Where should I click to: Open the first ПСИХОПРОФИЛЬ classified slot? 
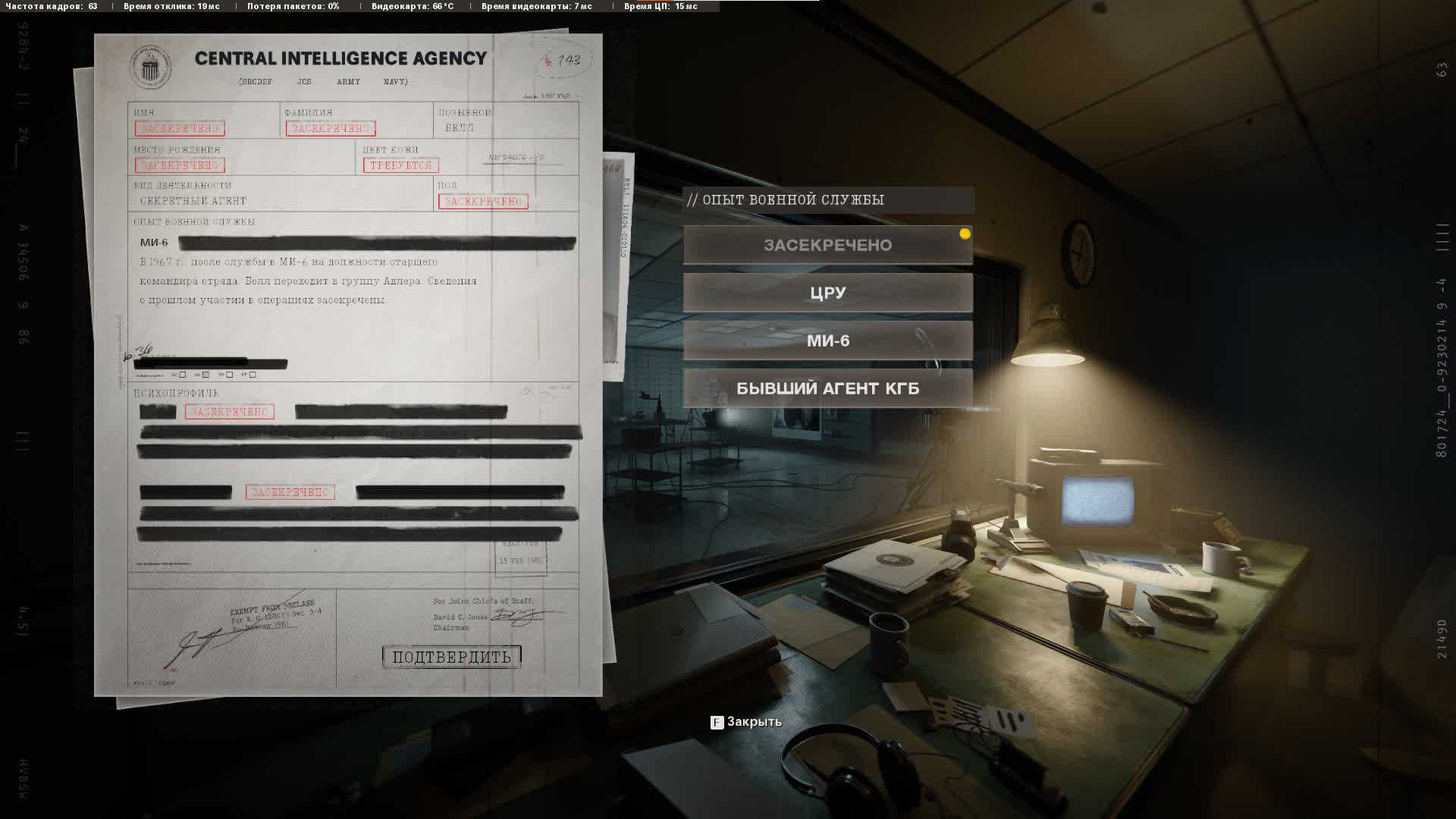point(229,412)
